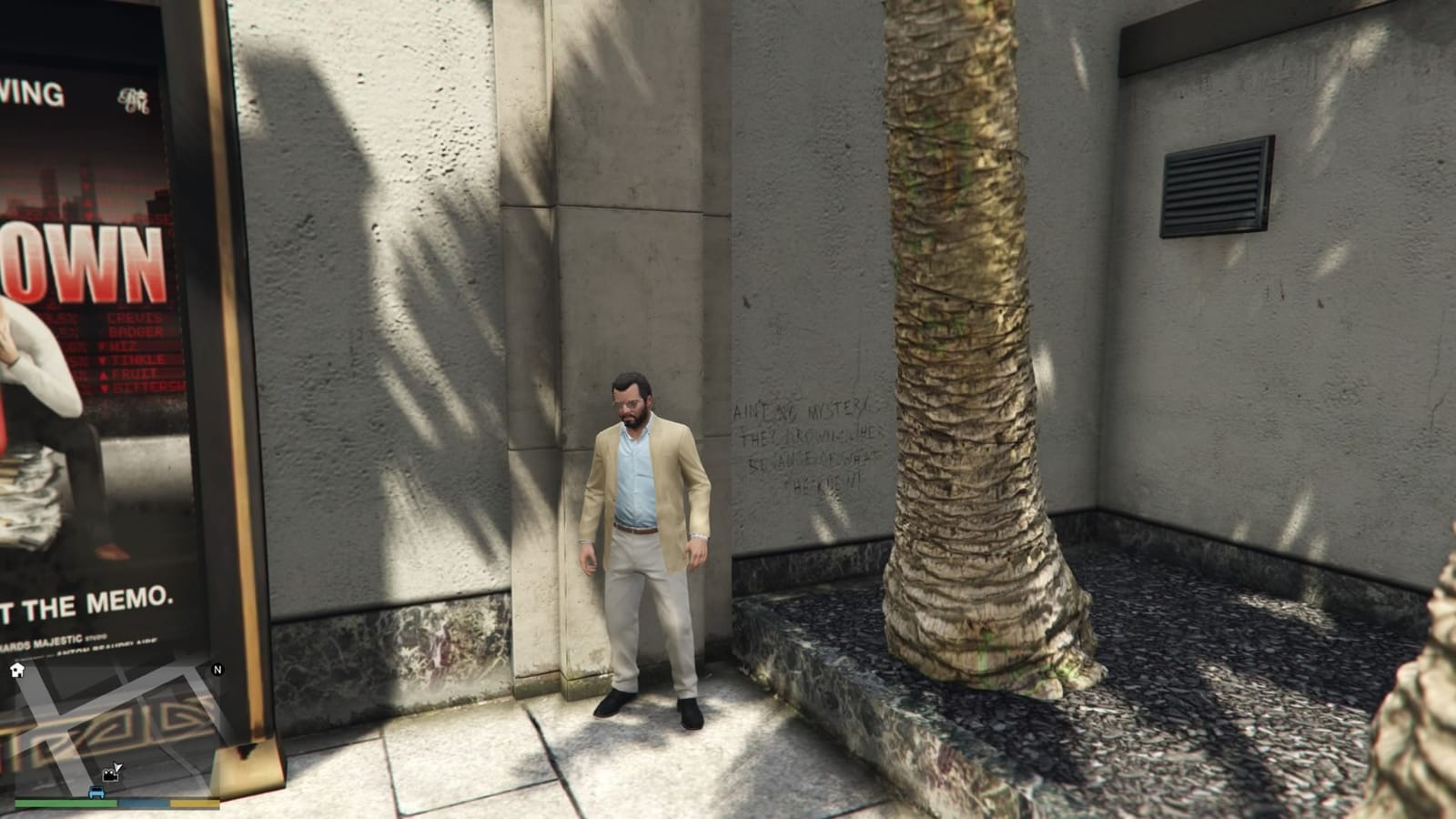Select the north indicator on the minimap
1456x819 pixels.
(217, 671)
